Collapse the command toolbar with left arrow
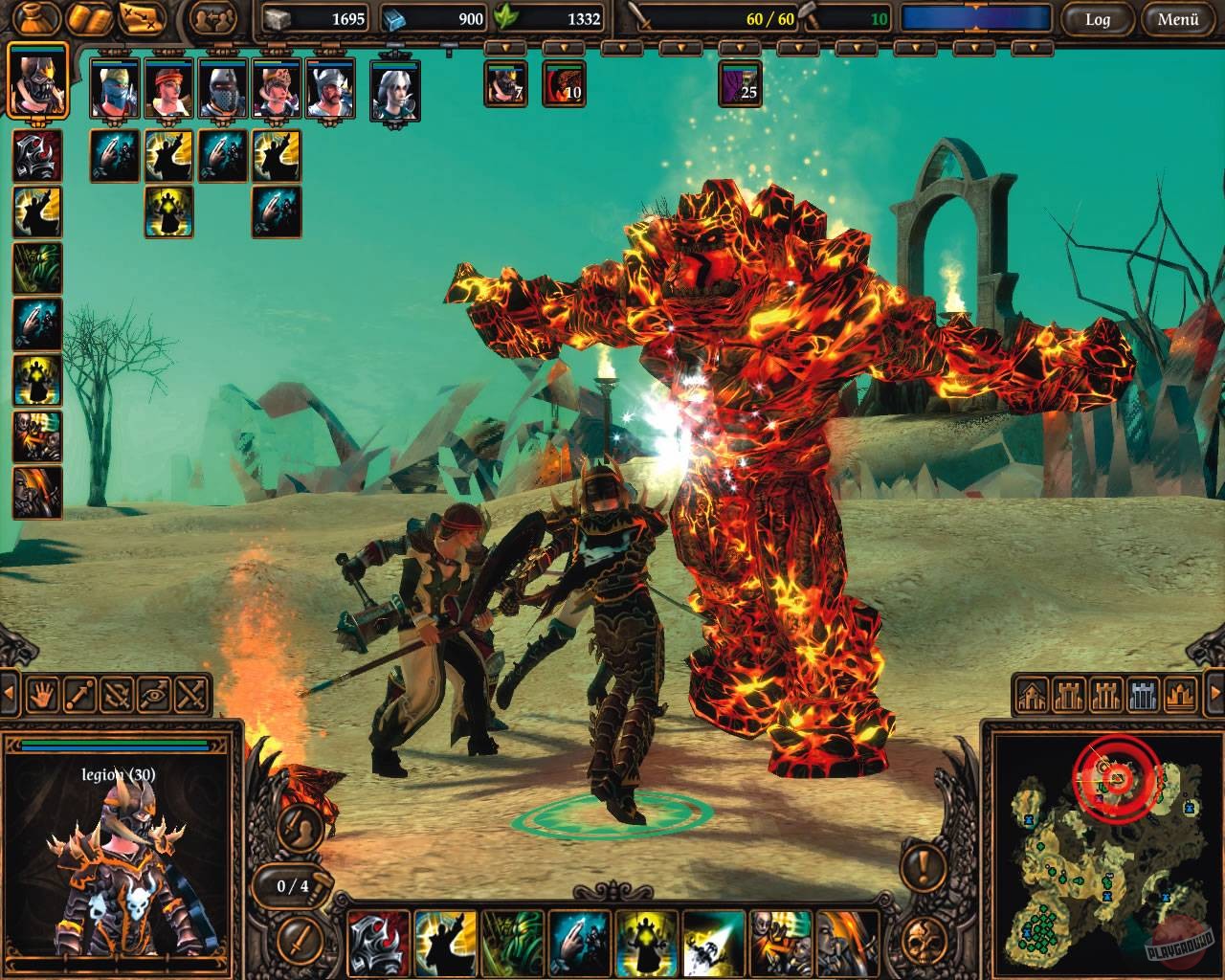The image size is (1225, 980). tap(10, 691)
